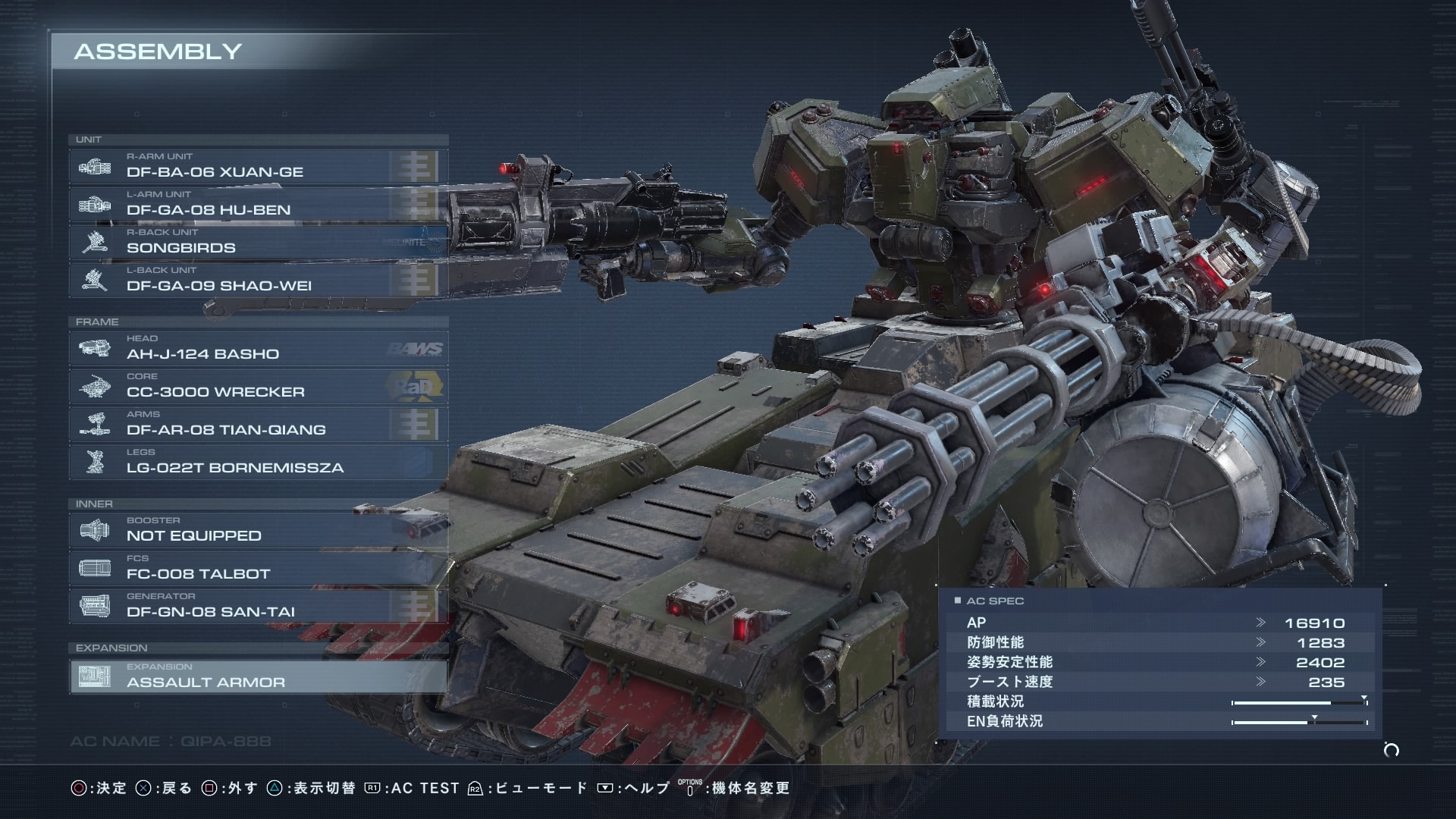This screenshot has height=819, width=1456.
Task: Open the ARMS slot DF-AR-08 TIAN-QIANG
Action: point(258,424)
